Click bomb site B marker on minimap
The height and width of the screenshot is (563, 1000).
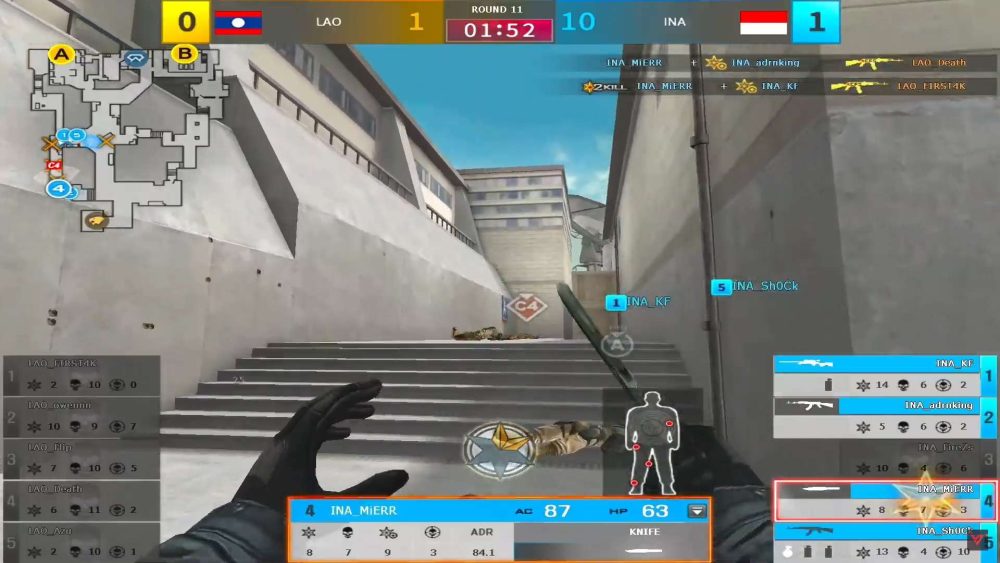[x=184, y=54]
